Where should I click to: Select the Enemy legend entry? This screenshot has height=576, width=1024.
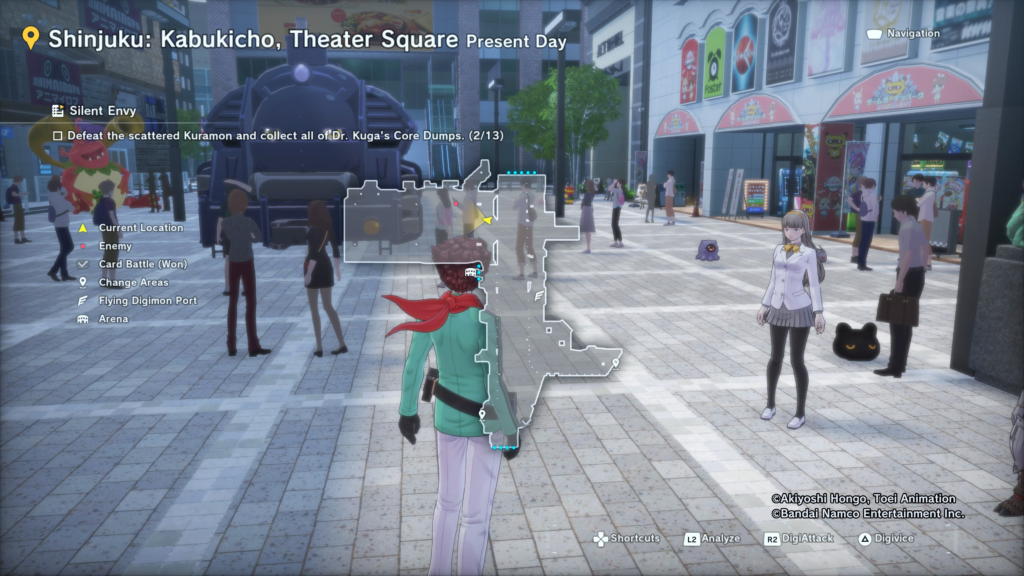click(x=115, y=246)
